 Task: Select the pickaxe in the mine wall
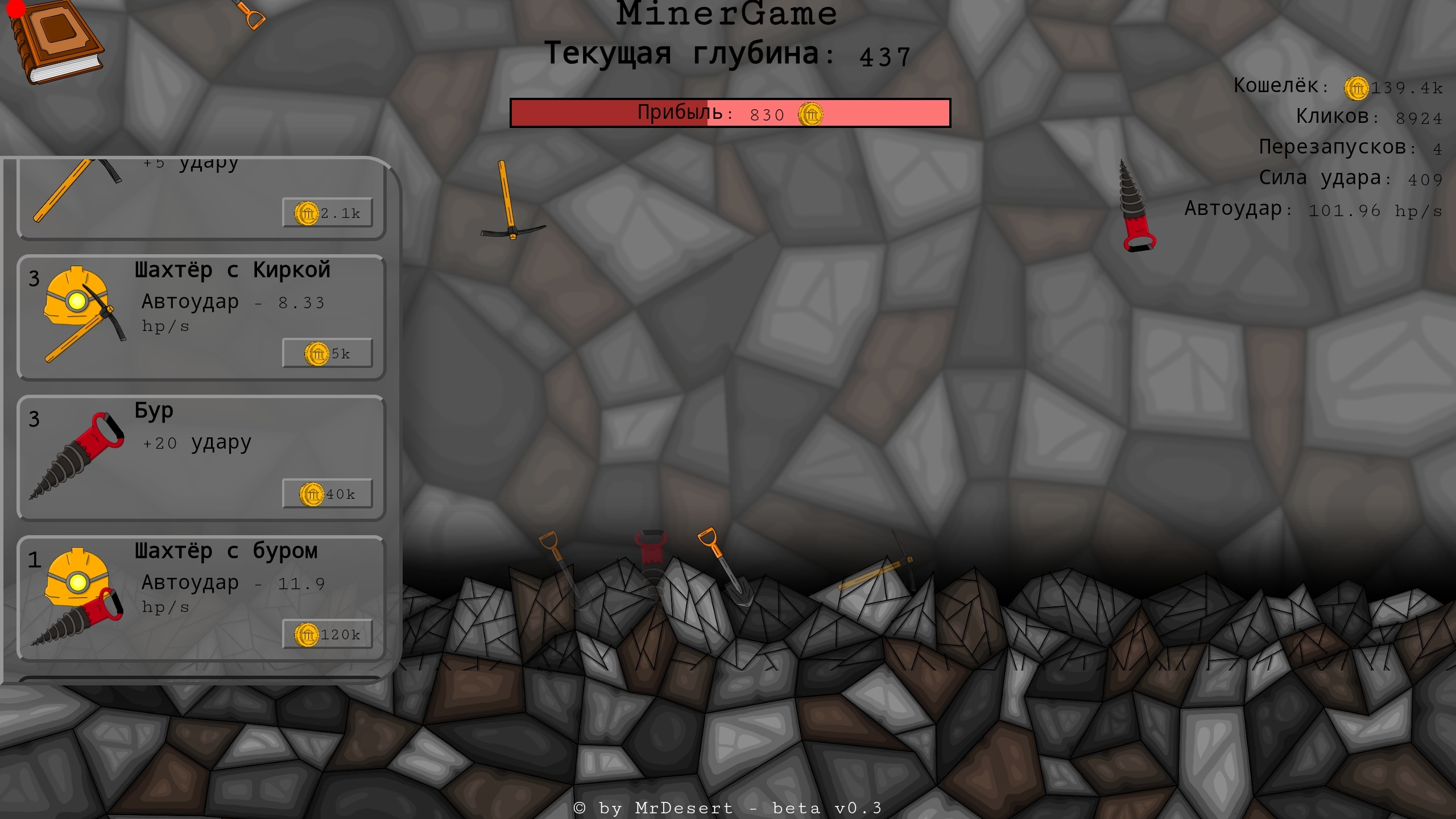pos(512,199)
